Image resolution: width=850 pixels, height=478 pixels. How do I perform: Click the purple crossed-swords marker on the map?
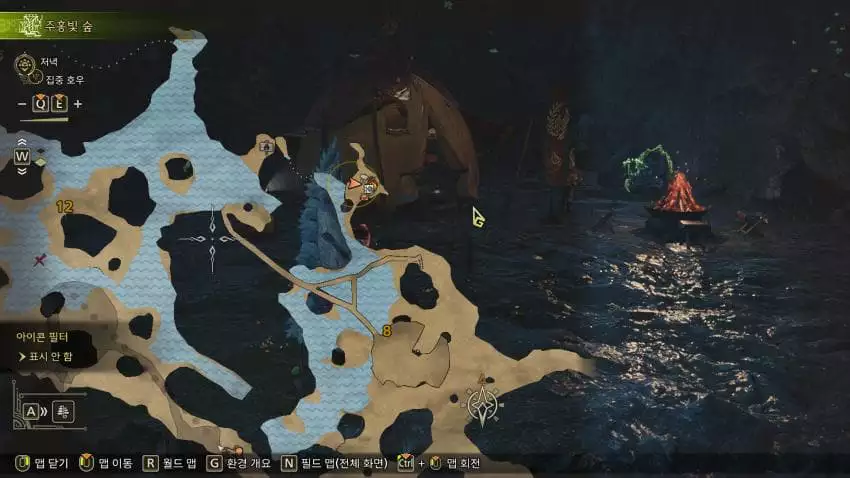pyautogui.click(x=39, y=261)
